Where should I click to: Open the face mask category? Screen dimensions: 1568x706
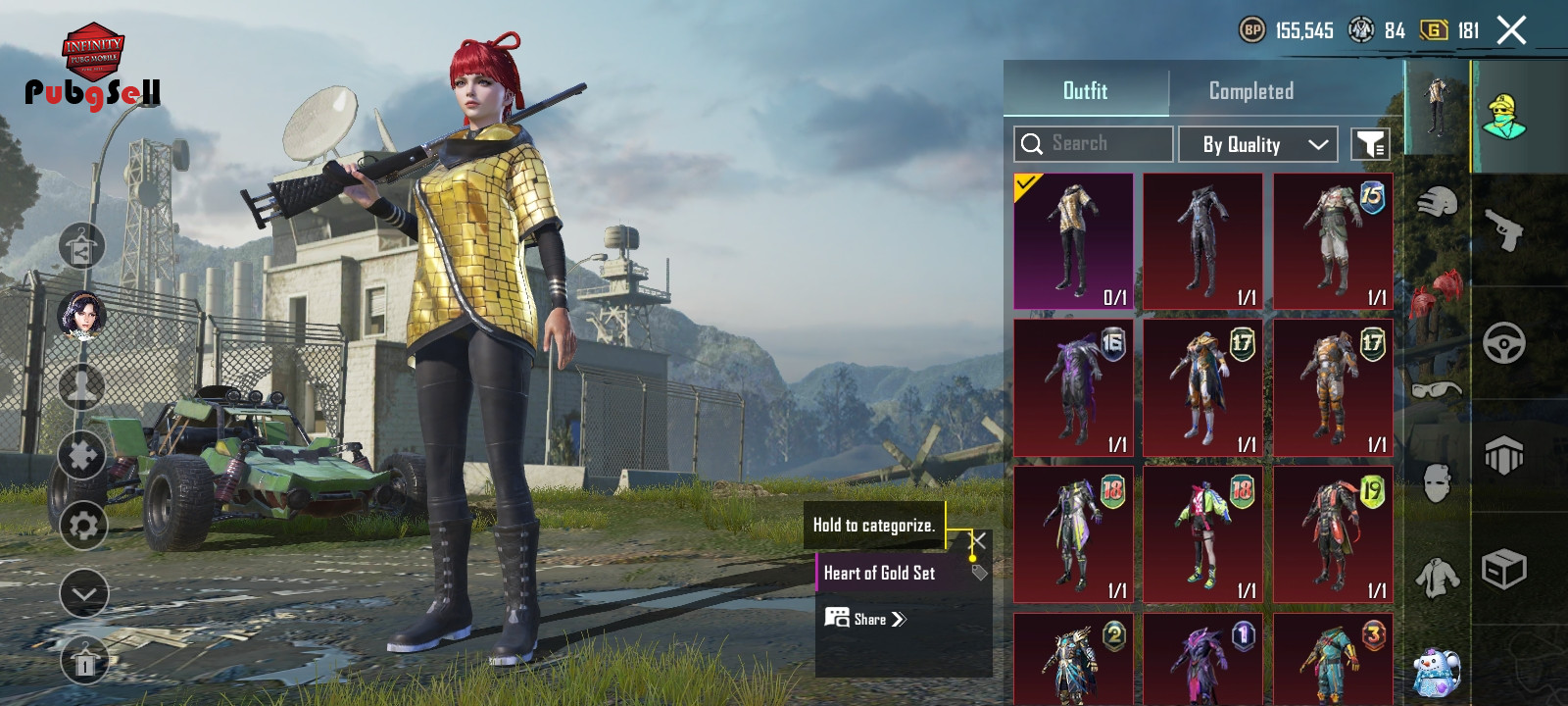tap(1437, 482)
